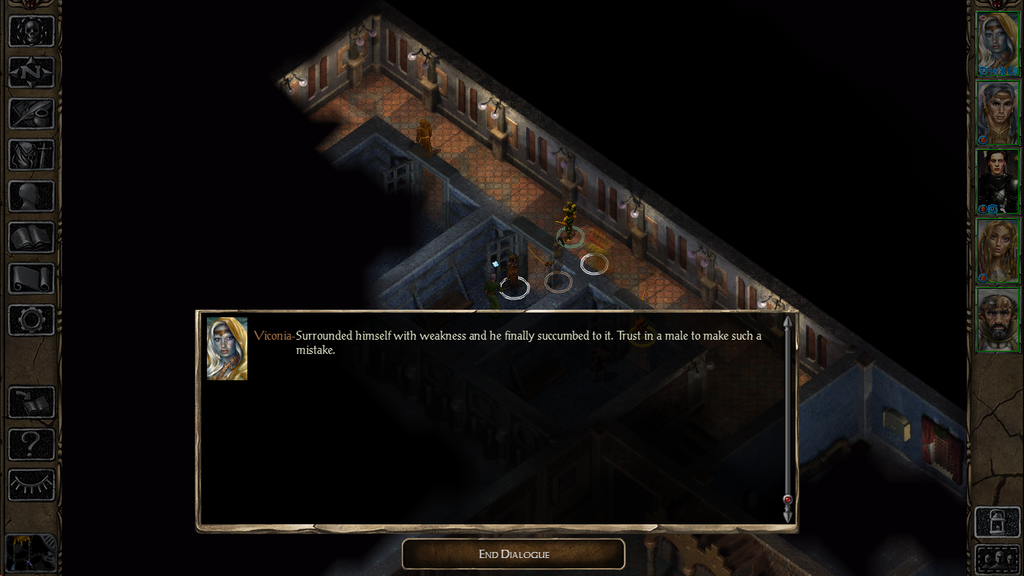The width and height of the screenshot is (1024, 576).
Task: Select the circlet-wearing elf portrait
Action: (997, 112)
